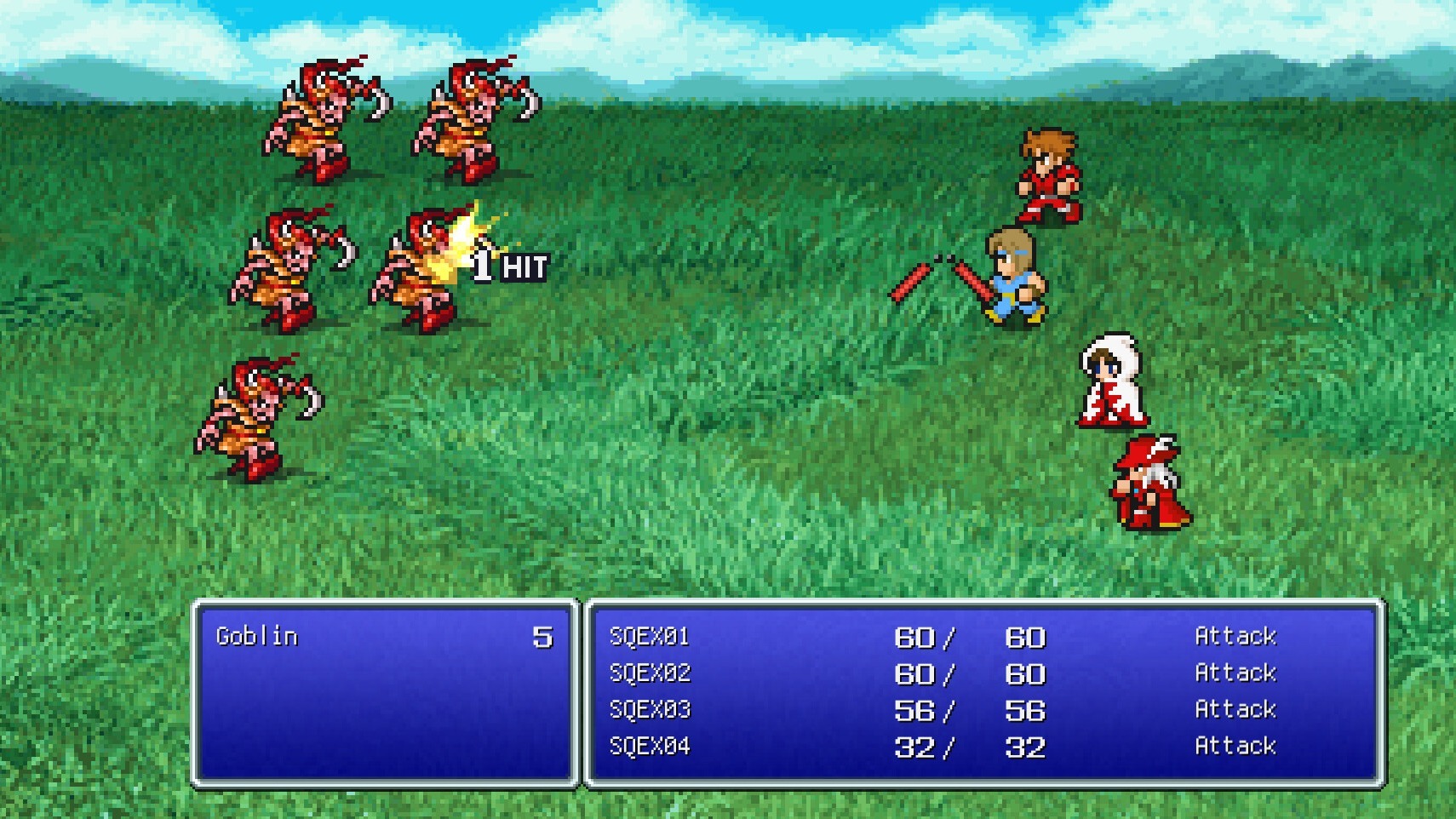The image size is (1456, 819).
Task: Select party member SQEX01's row
Action: pos(650,637)
